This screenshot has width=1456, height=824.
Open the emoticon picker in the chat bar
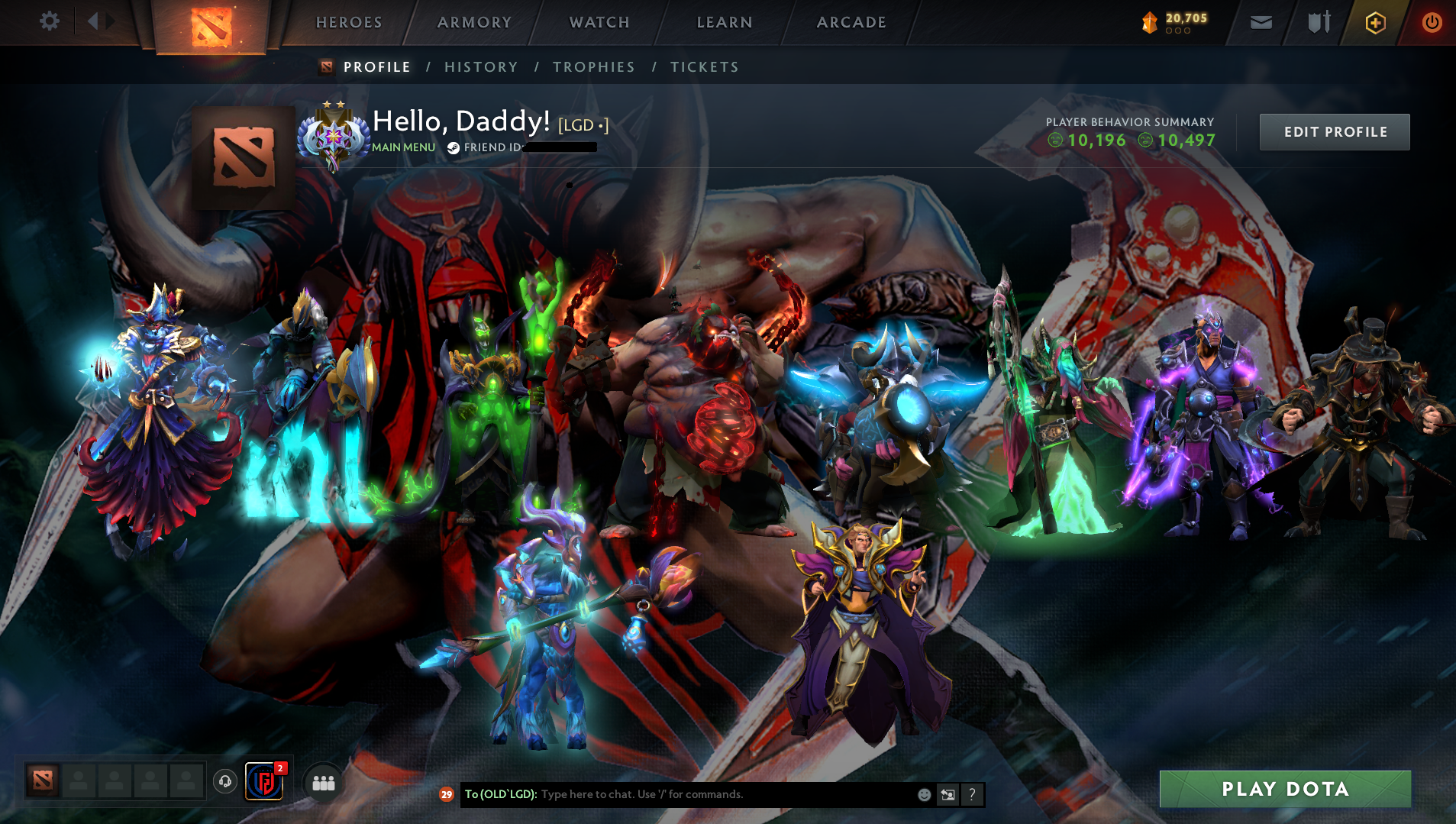[925, 794]
